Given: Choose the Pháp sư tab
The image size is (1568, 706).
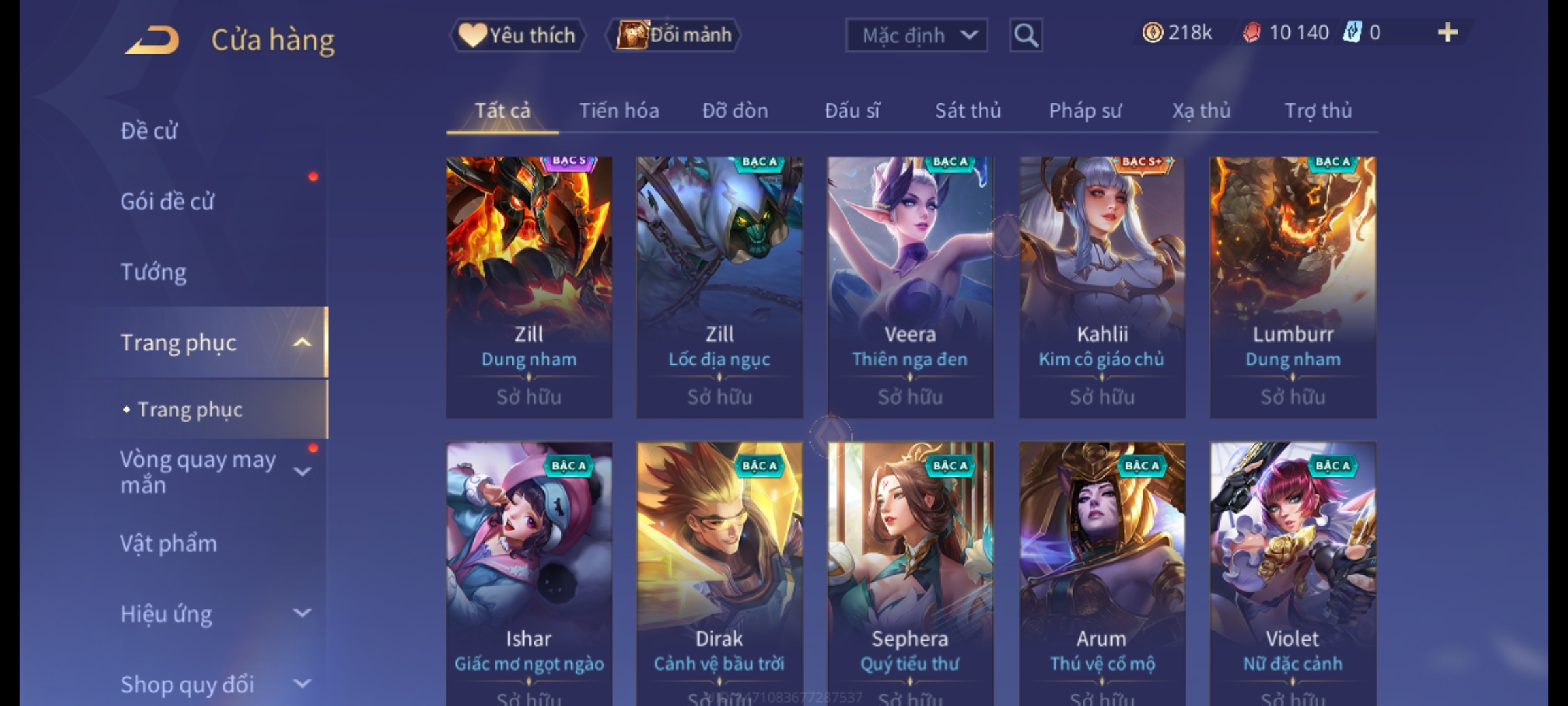Looking at the screenshot, I should (x=1085, y=110).
